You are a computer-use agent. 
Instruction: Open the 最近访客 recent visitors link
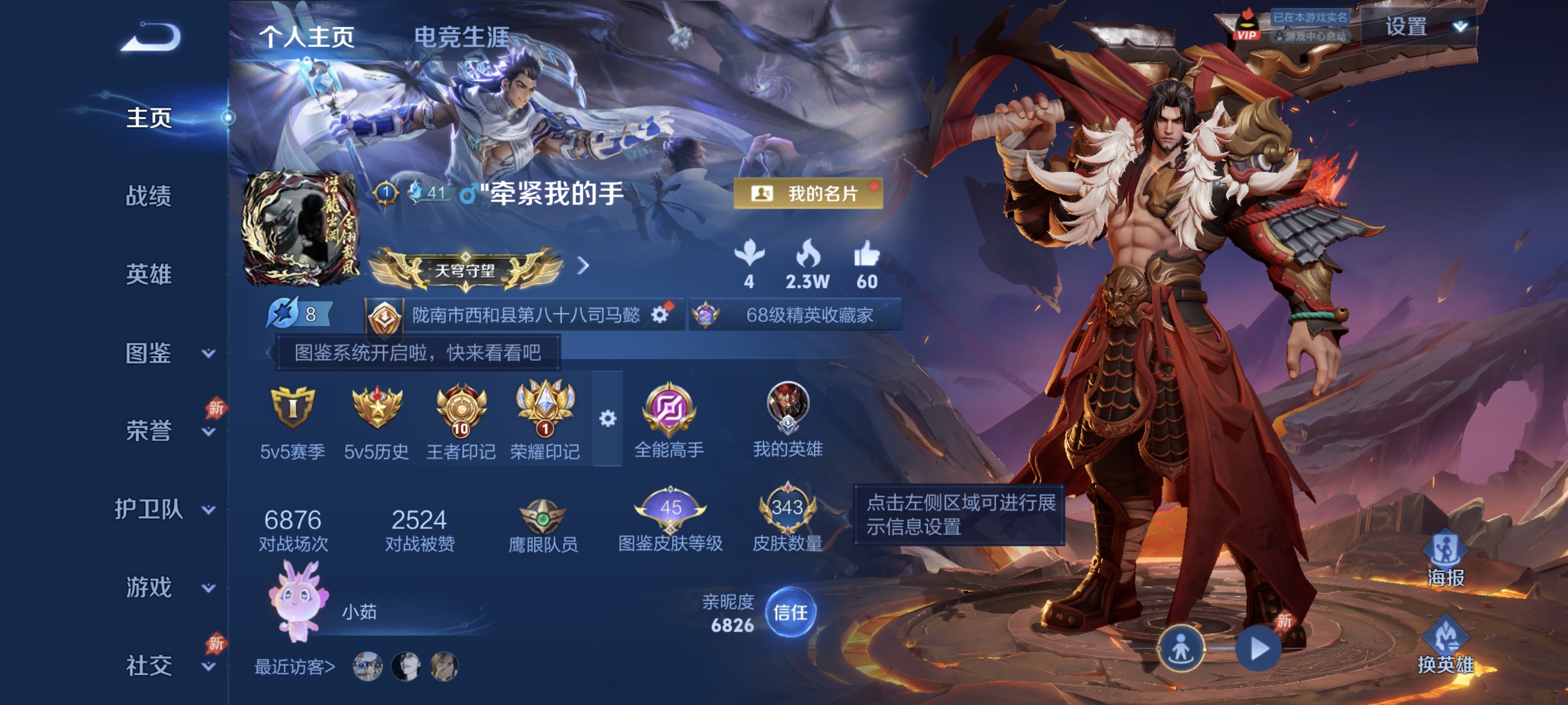click(x=294, y=667)
